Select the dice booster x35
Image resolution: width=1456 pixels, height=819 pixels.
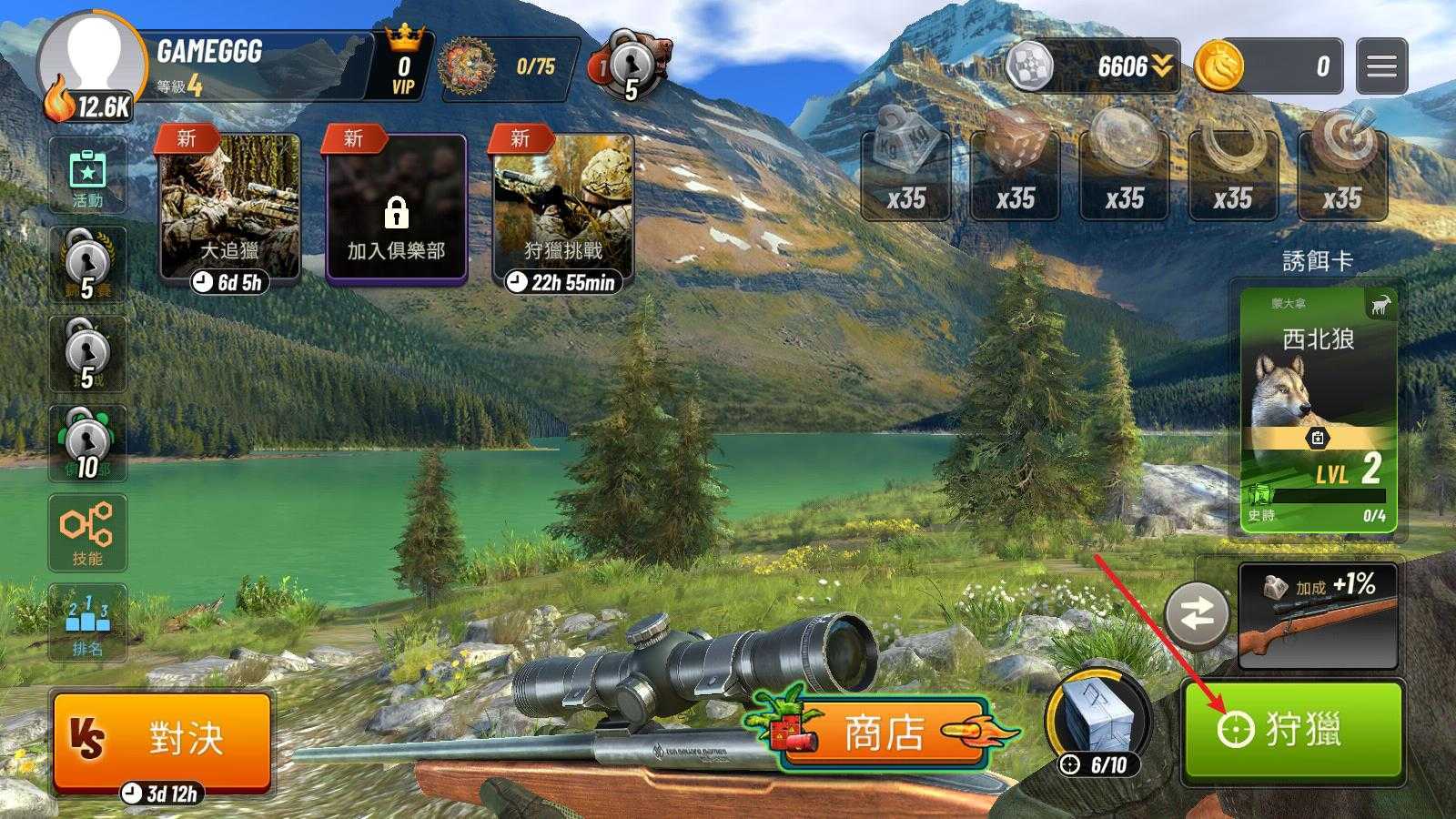pyautogui.click(x=1015, y=173)
